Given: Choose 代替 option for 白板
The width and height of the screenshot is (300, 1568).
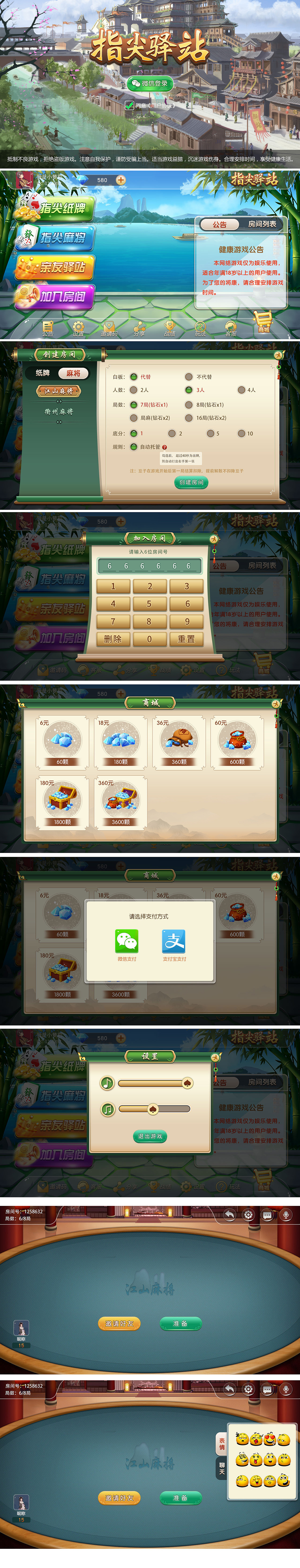Looking at the screenshot, I should click(133, 376).
